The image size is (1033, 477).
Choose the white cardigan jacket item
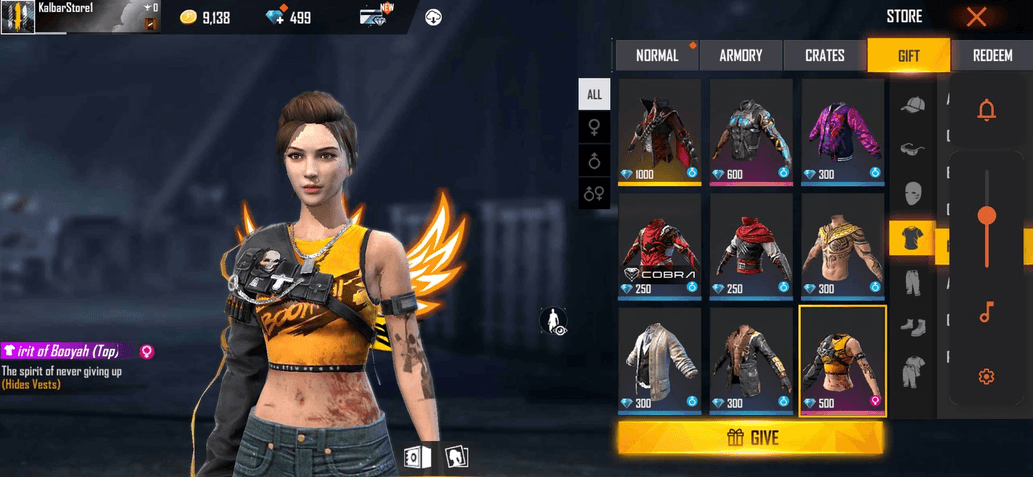click(x=662, y=360)
